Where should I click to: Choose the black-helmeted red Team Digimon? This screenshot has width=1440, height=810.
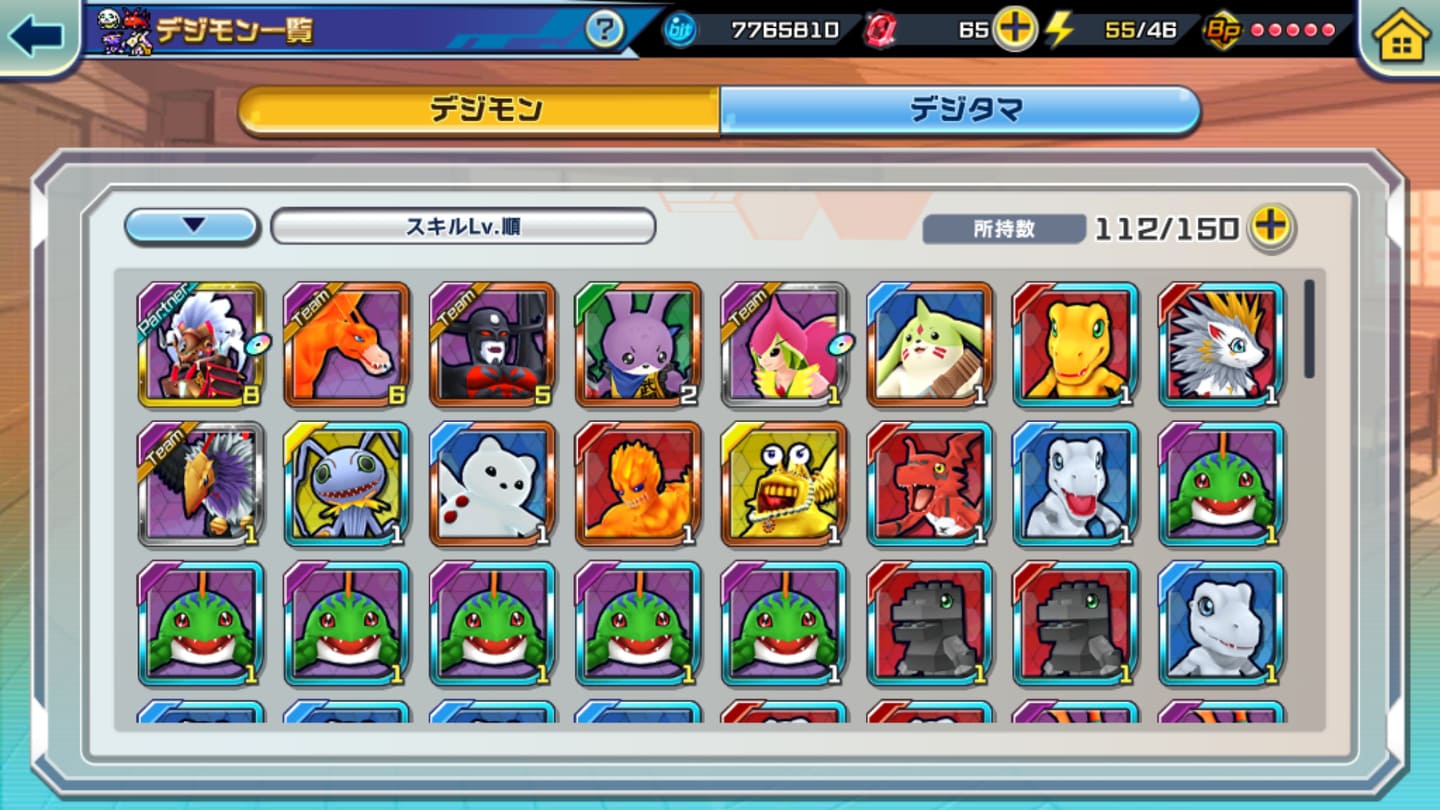click(493, 344)
